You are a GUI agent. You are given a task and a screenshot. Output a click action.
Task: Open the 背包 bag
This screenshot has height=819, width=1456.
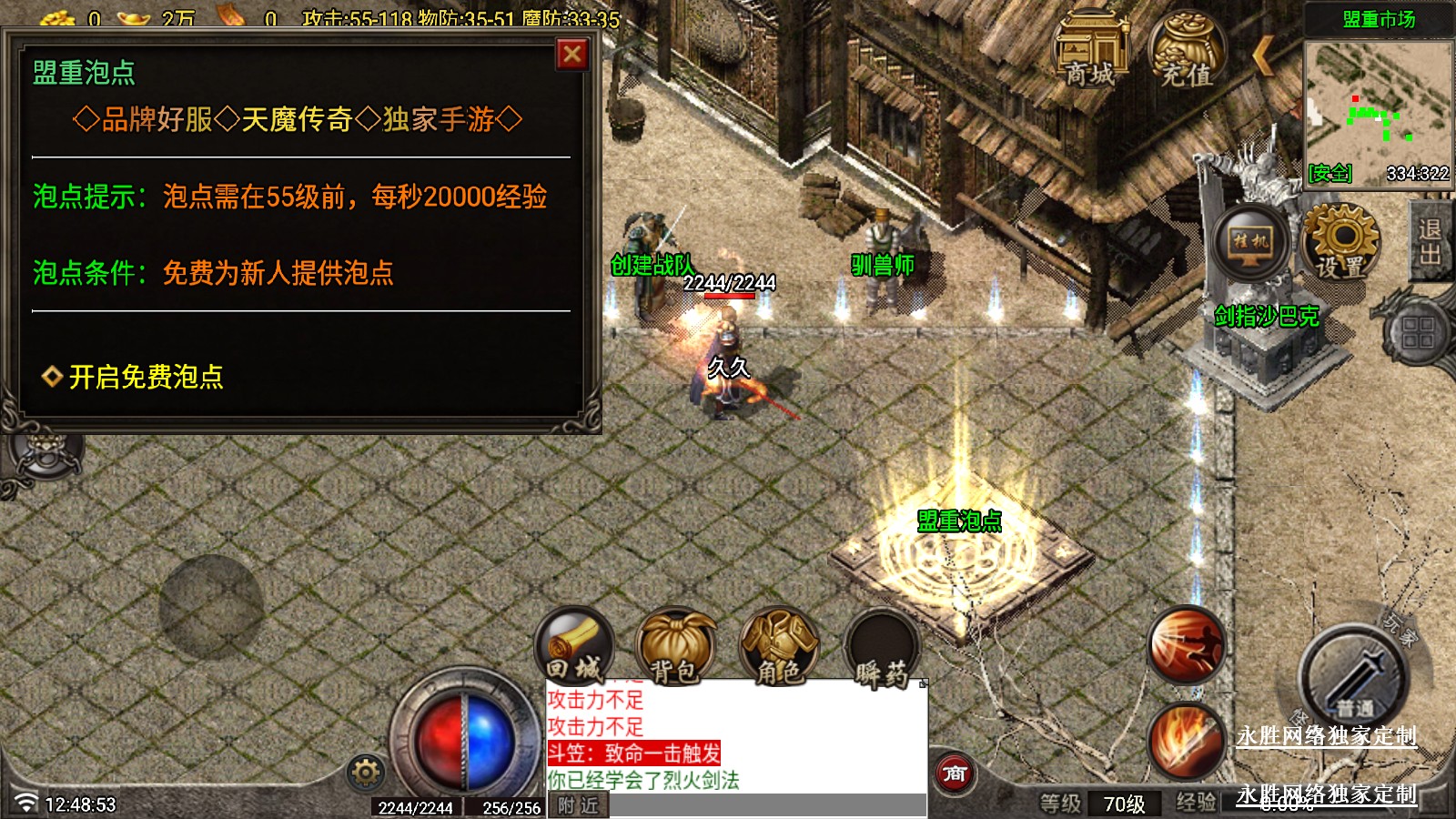[675, 648]
